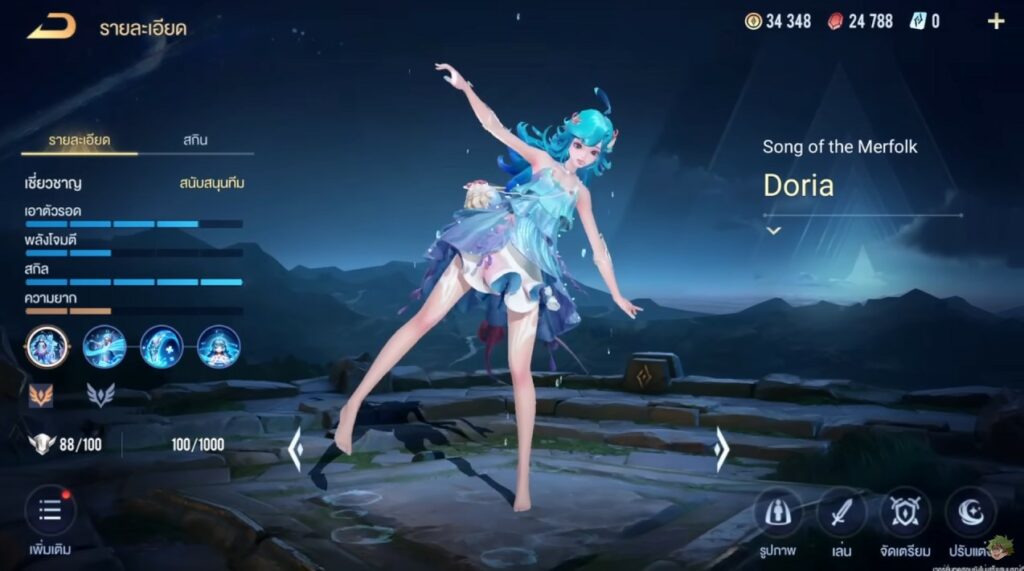Show the third skill icon with sparkle wave
Image resolution: width=1024 pixels, height=571 pixels.
pos(161,347)
